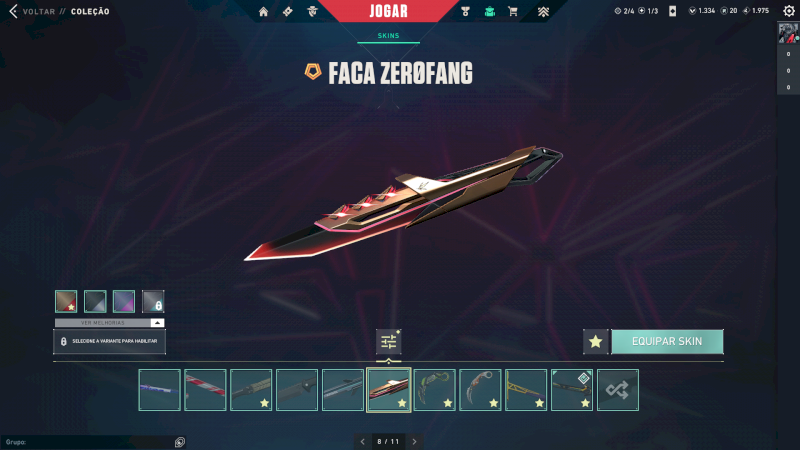Select the gold and red color variant
800x450 pixels.
[66, 301]
